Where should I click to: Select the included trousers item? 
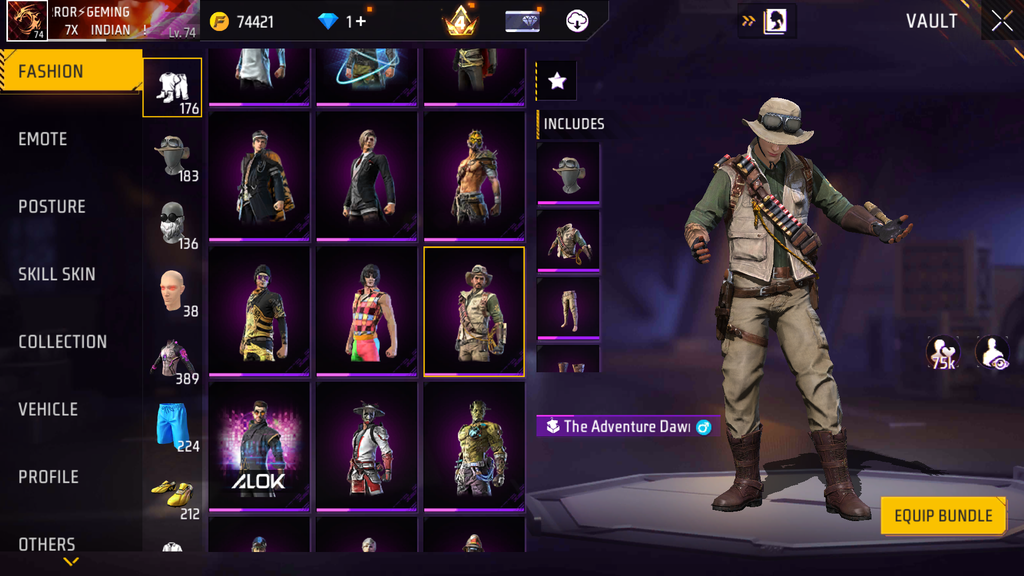[x=568, y=307]
